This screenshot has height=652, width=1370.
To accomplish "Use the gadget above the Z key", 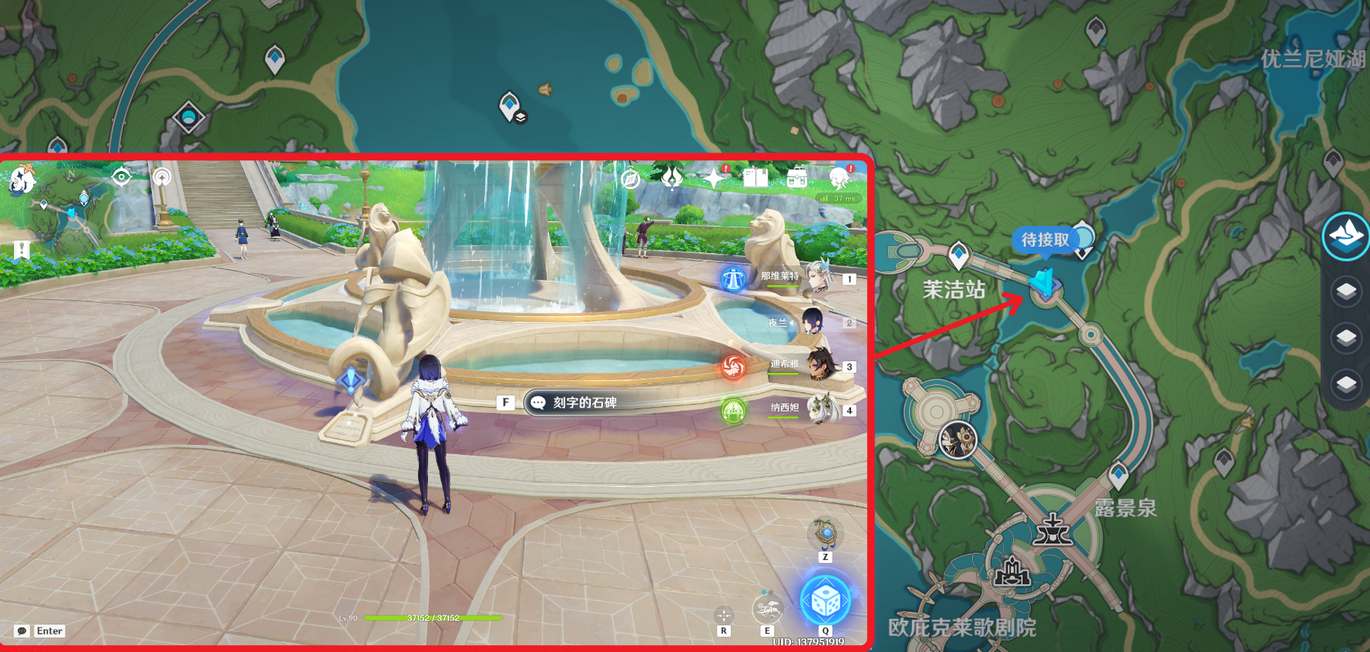I will coord(825,532).
